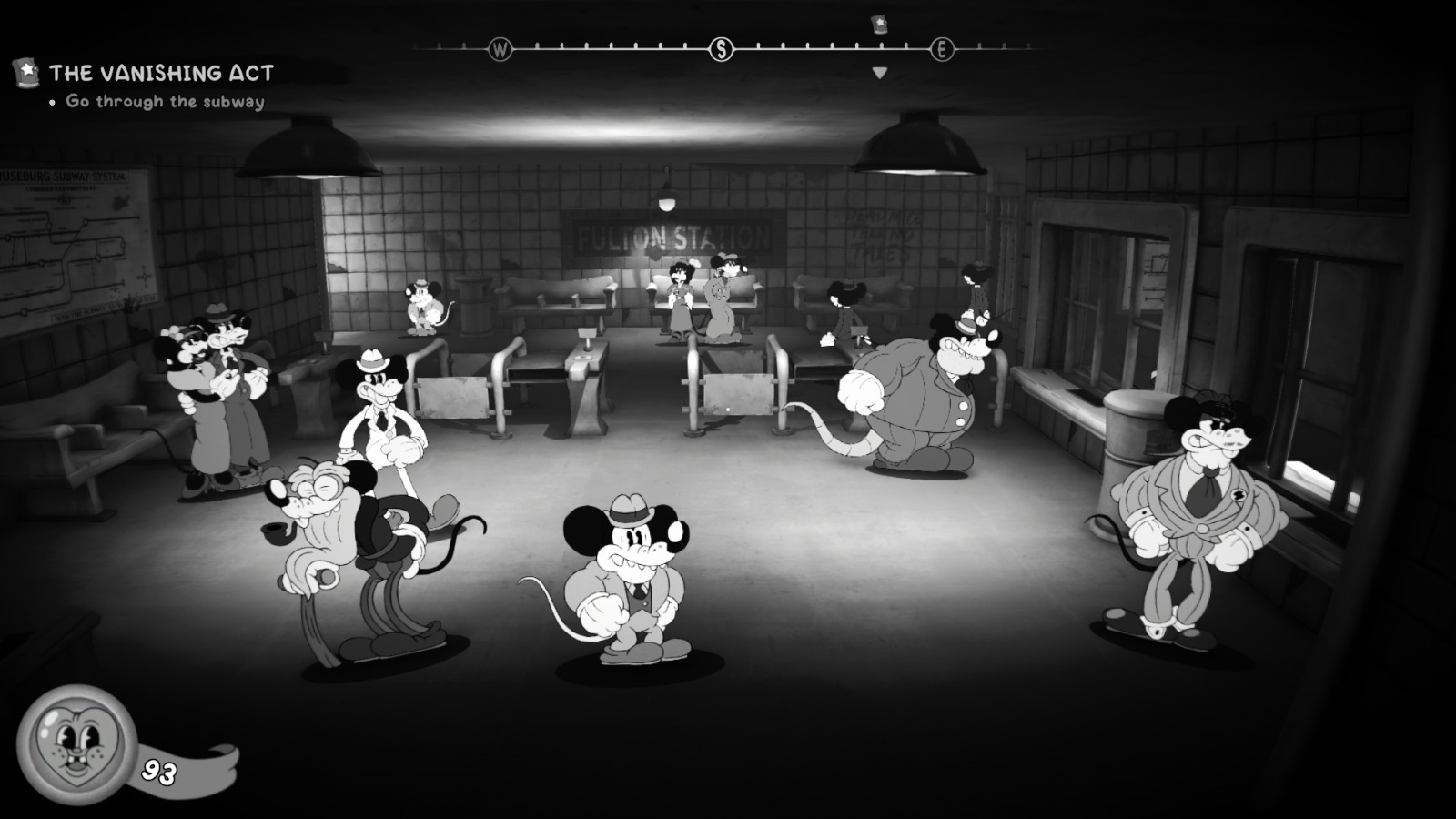
Task: Click the South marker on the compass
Action: pyautogui.click(x=721, y=49)
